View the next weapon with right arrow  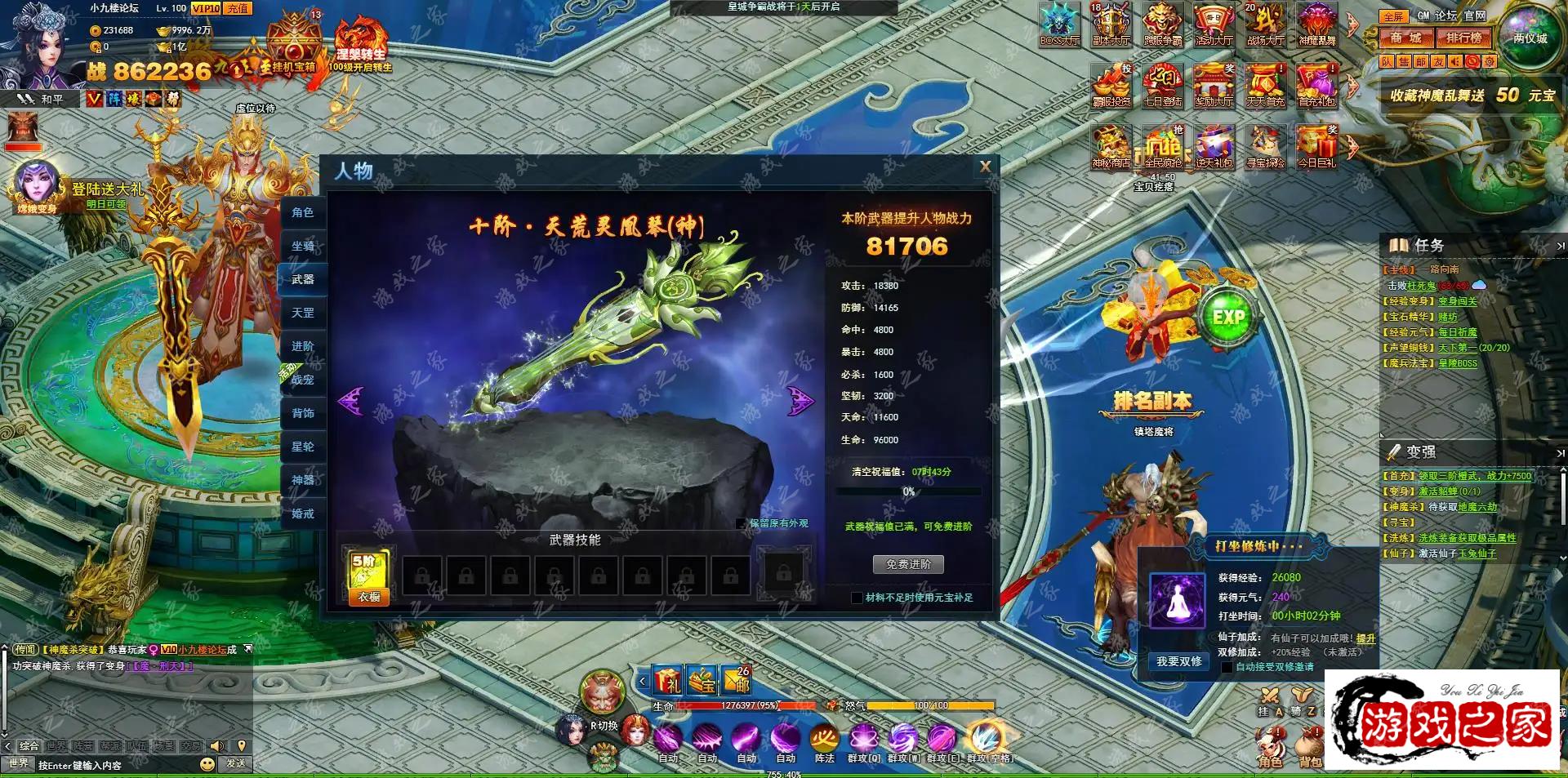(800, 401)
